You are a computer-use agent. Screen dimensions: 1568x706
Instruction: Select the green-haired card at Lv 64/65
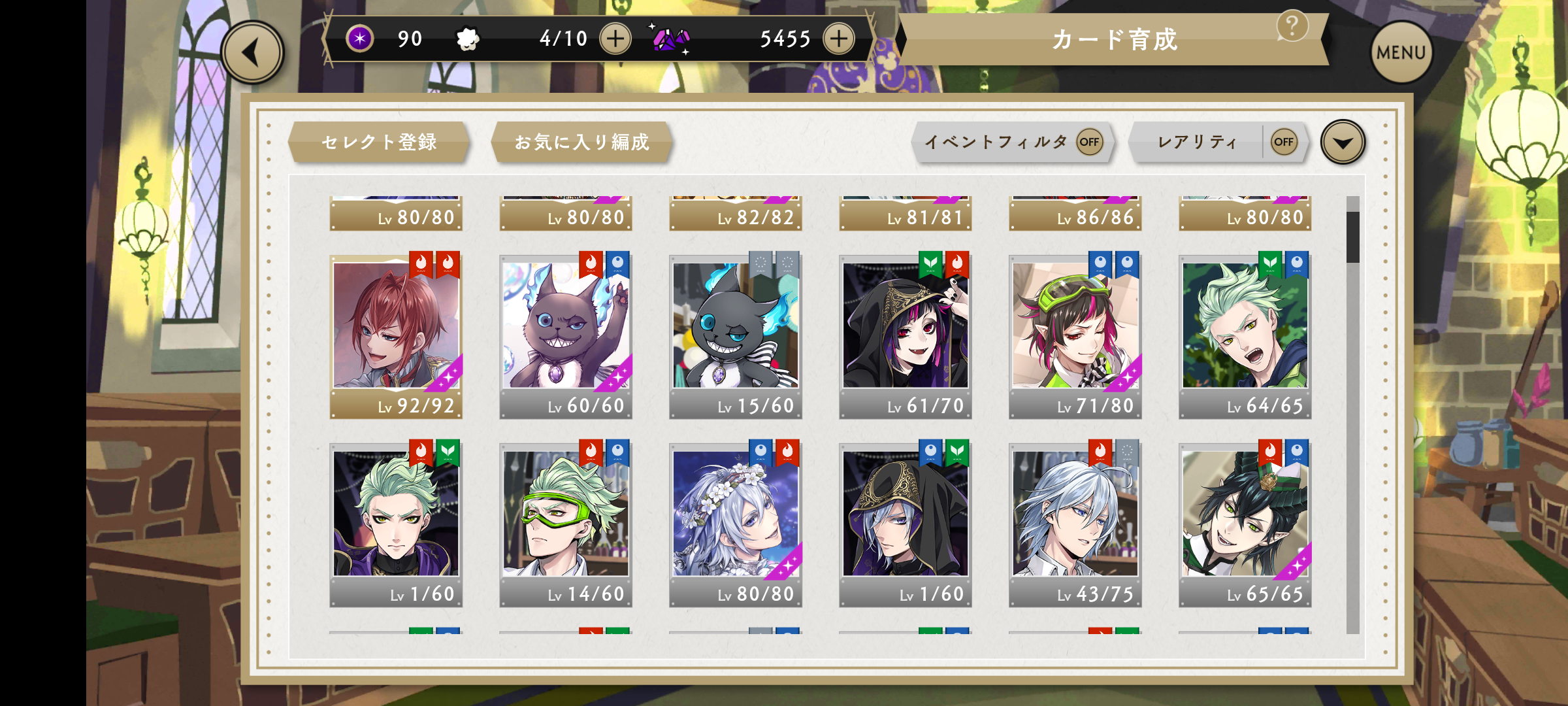(1245, 333)
